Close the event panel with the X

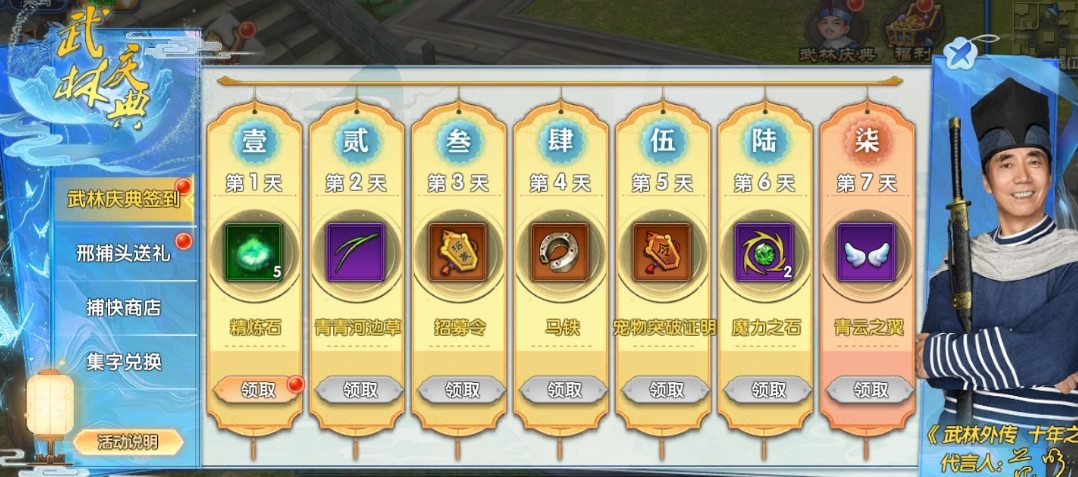957,51
